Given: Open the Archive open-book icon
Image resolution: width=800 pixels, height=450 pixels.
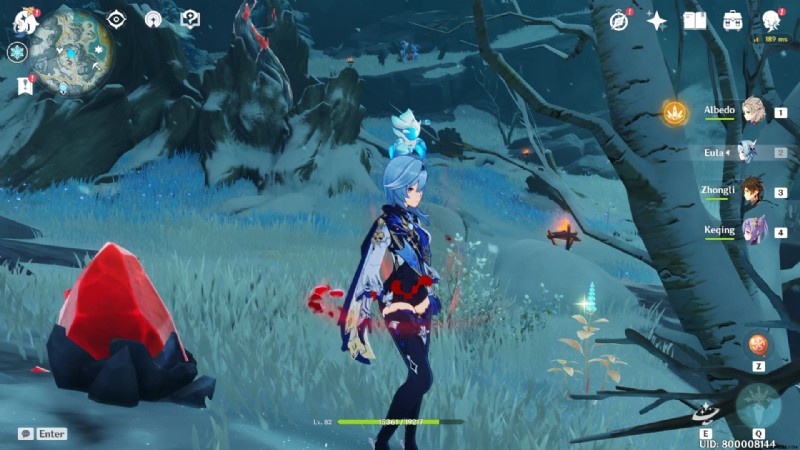Looking at the screenshot, I should (694, 20).
